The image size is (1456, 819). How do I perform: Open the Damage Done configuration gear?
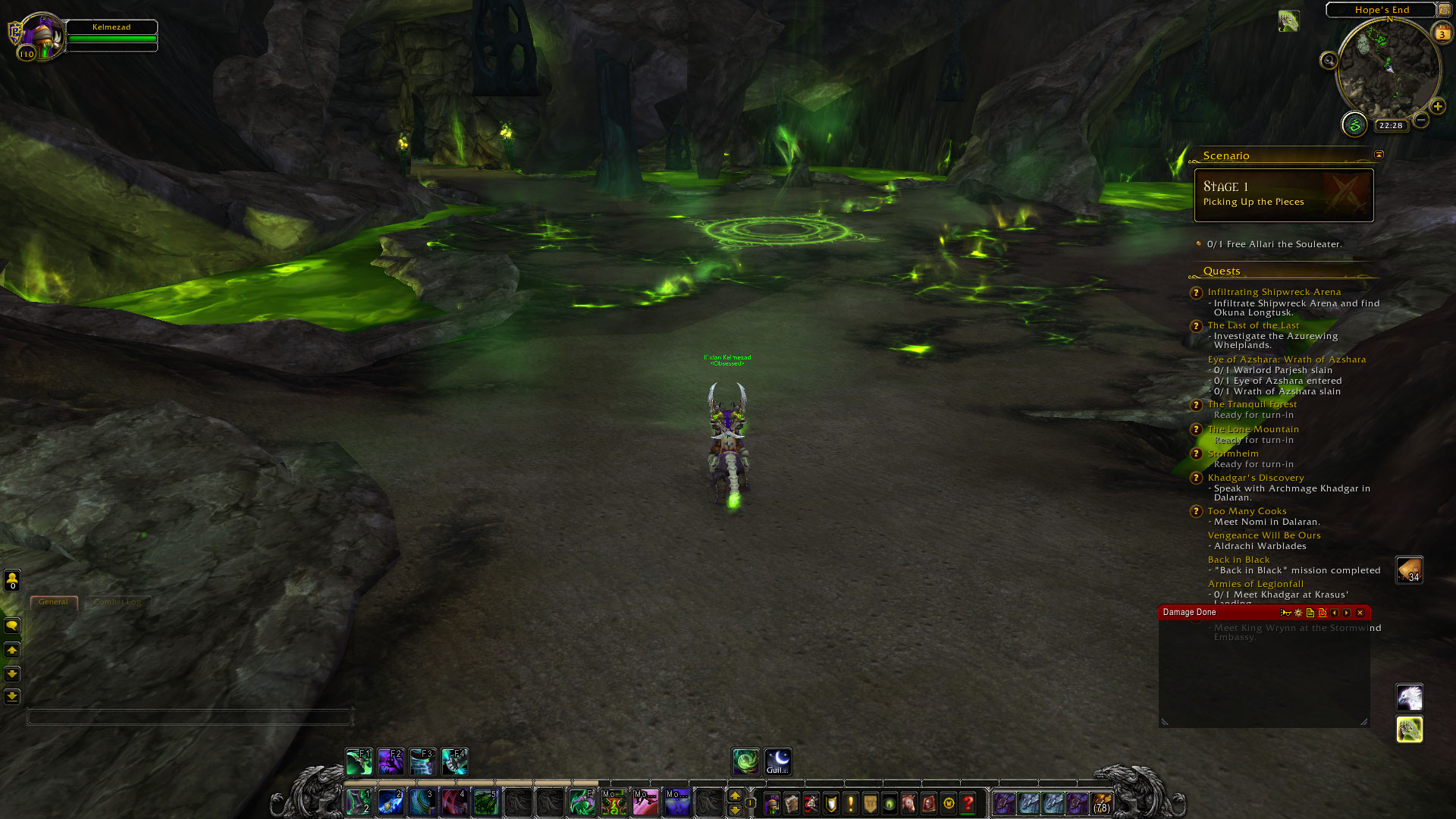click(1298, 613)
